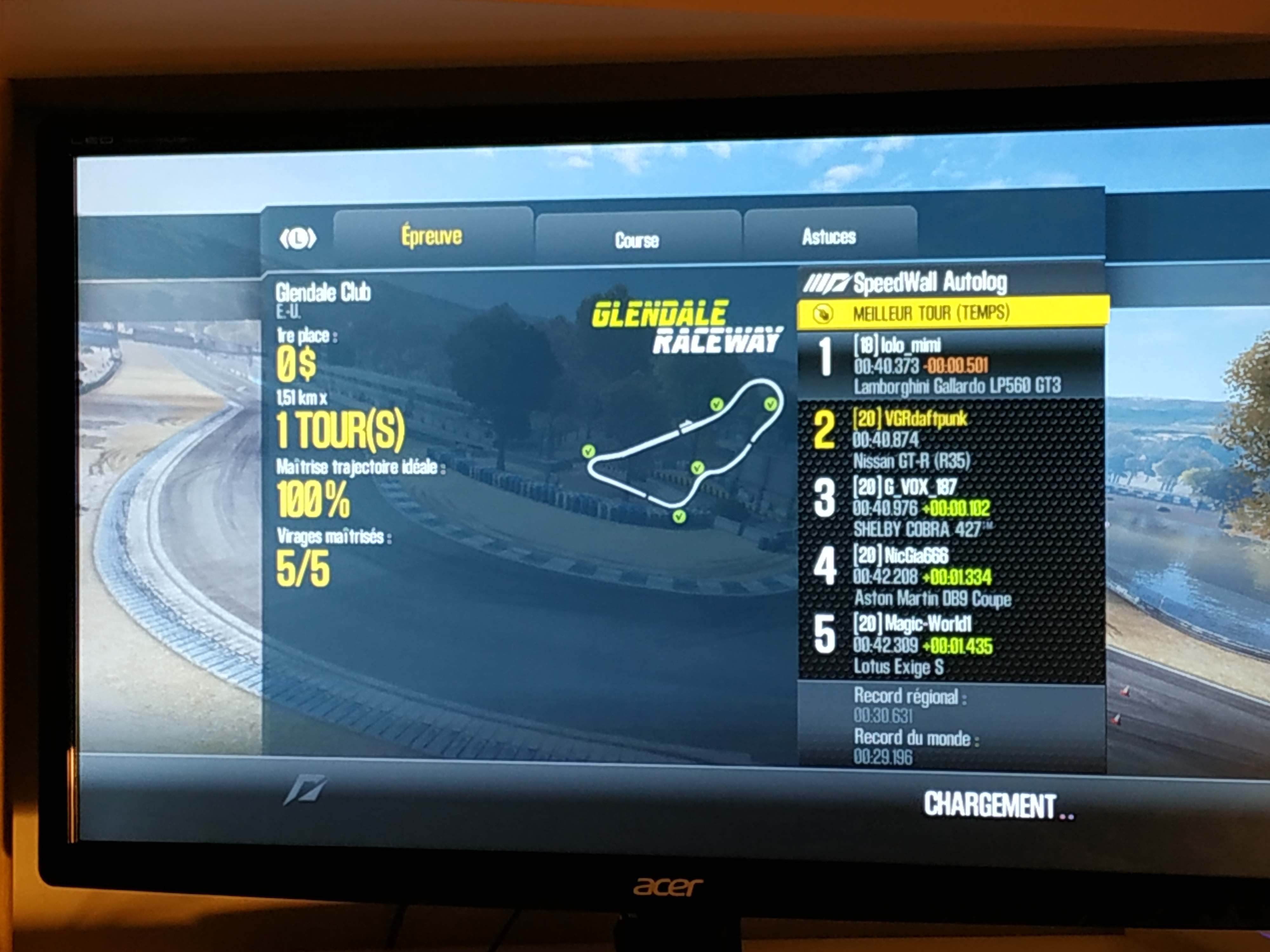Switch to the Épreuve tab

432,237
